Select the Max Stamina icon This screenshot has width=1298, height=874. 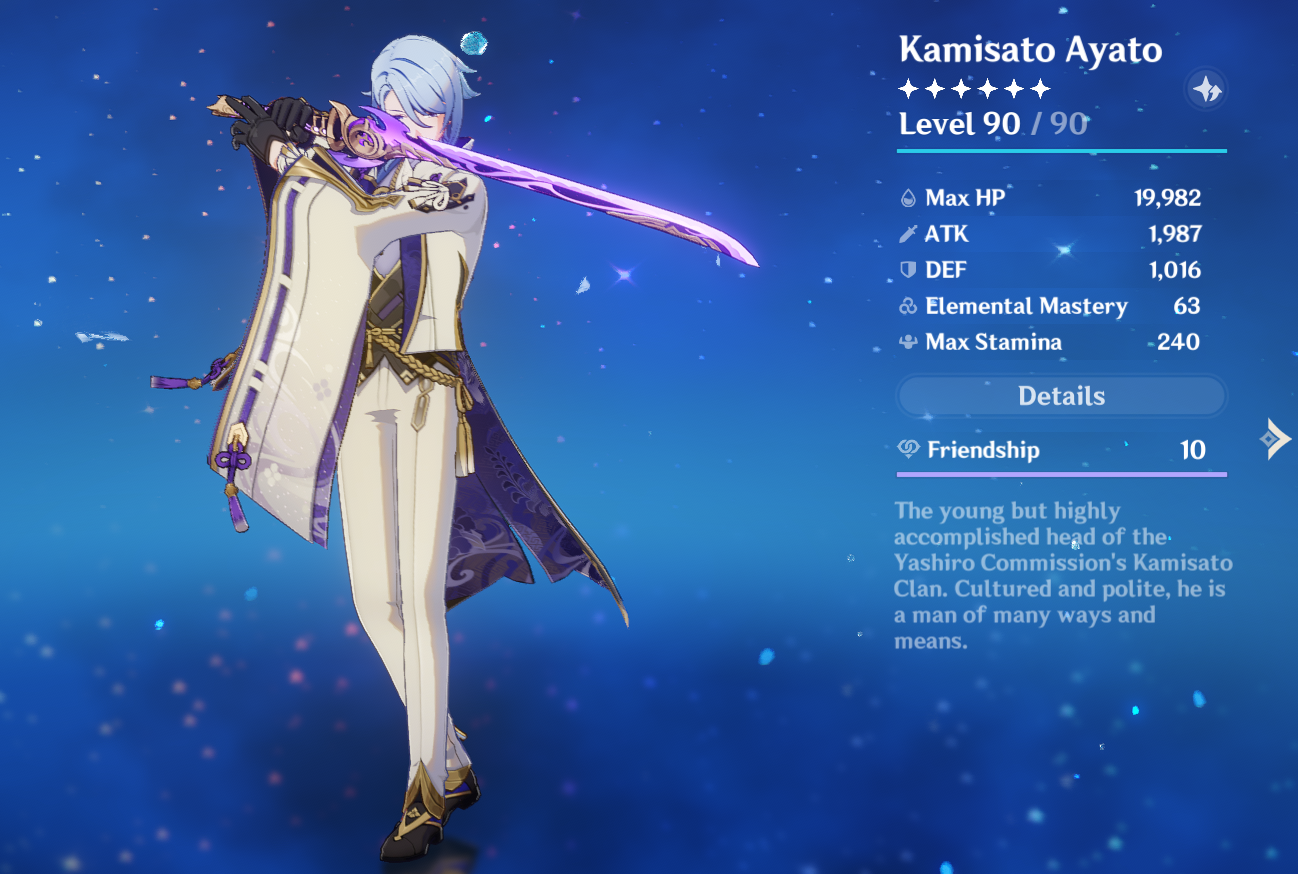coord(909,342)
